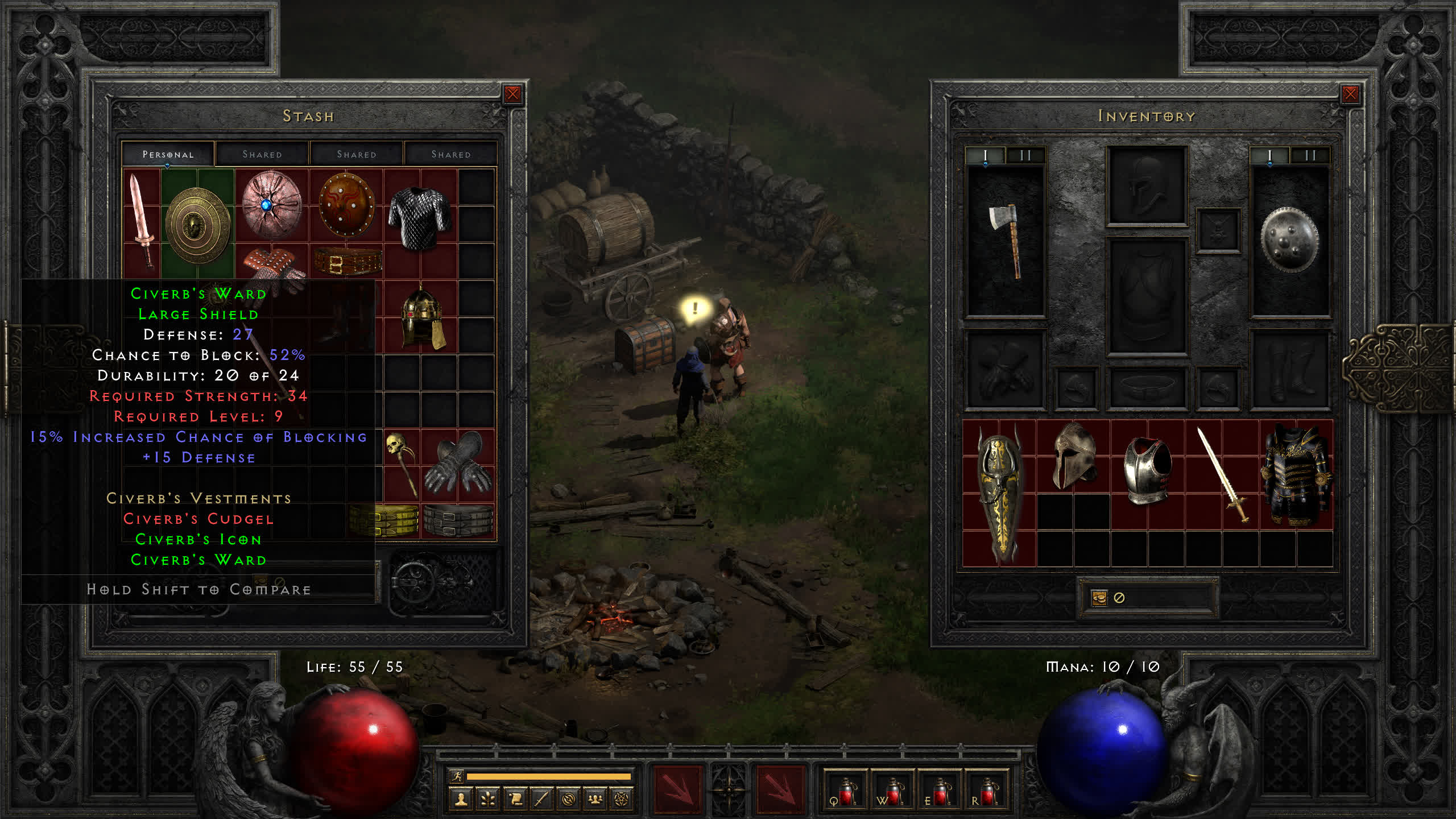This screenshot has width=1456, height=819.
Task: Toggle the run/walk icon
Action: [x=457, y=776]
